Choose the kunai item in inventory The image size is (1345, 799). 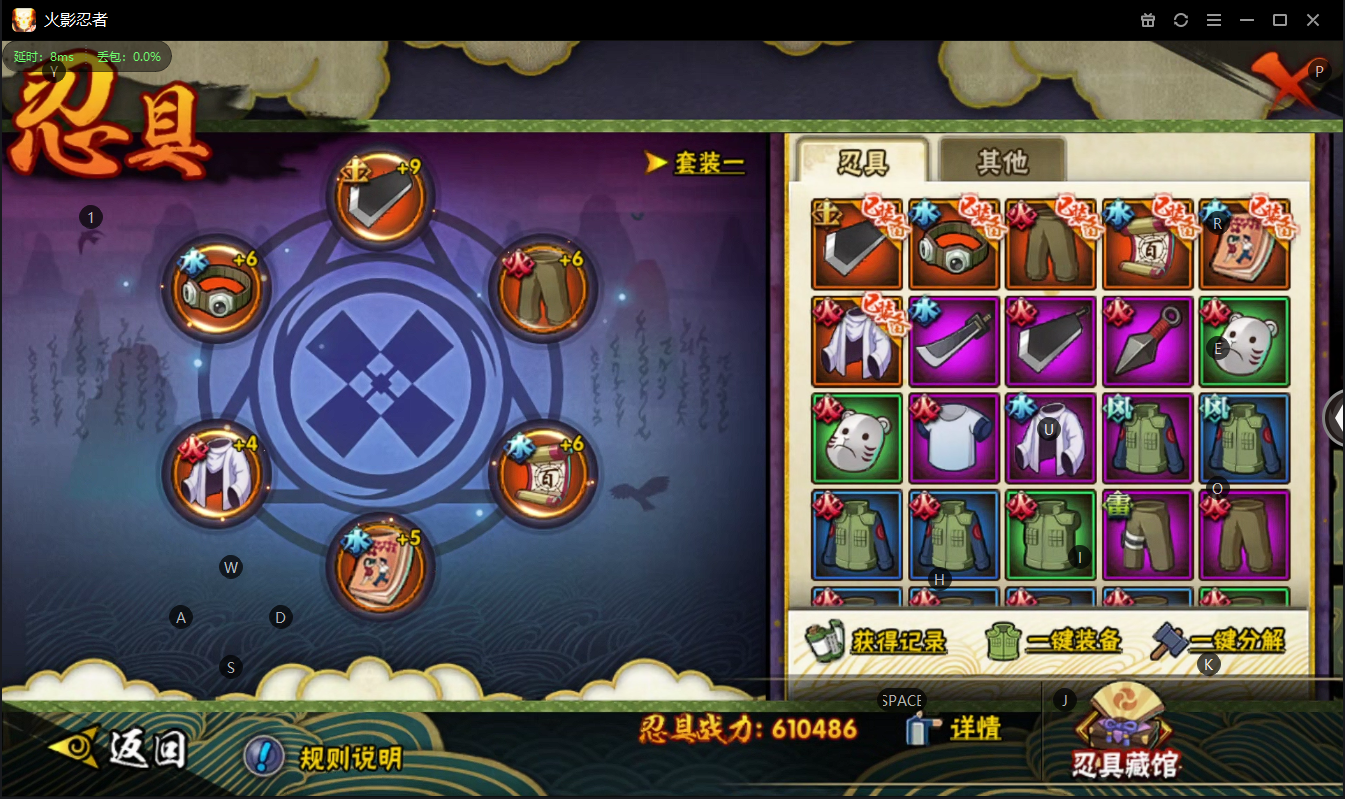pyautogui.click(x=1147, y=342)
